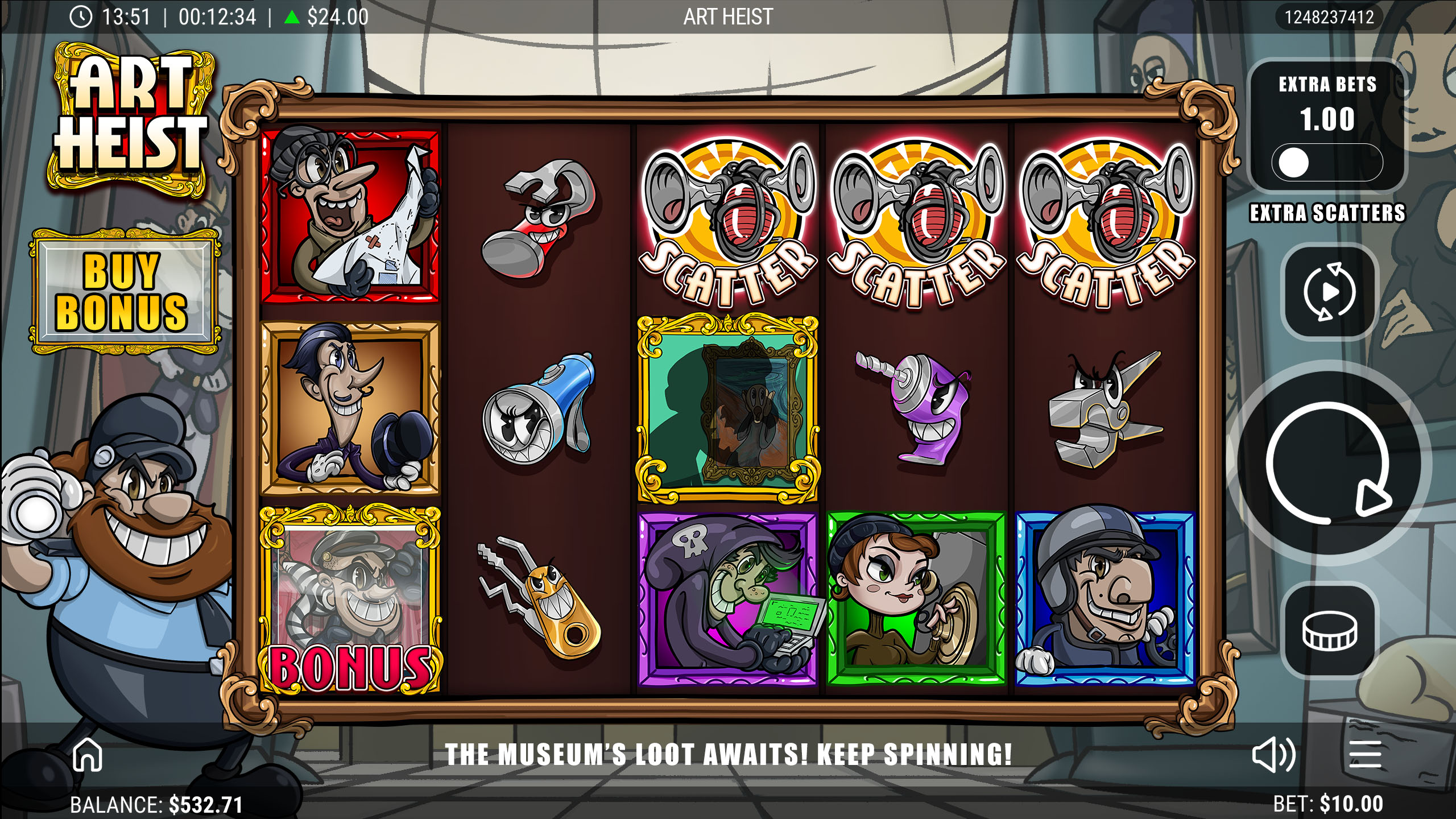Activate the autoplay button

1329,292
